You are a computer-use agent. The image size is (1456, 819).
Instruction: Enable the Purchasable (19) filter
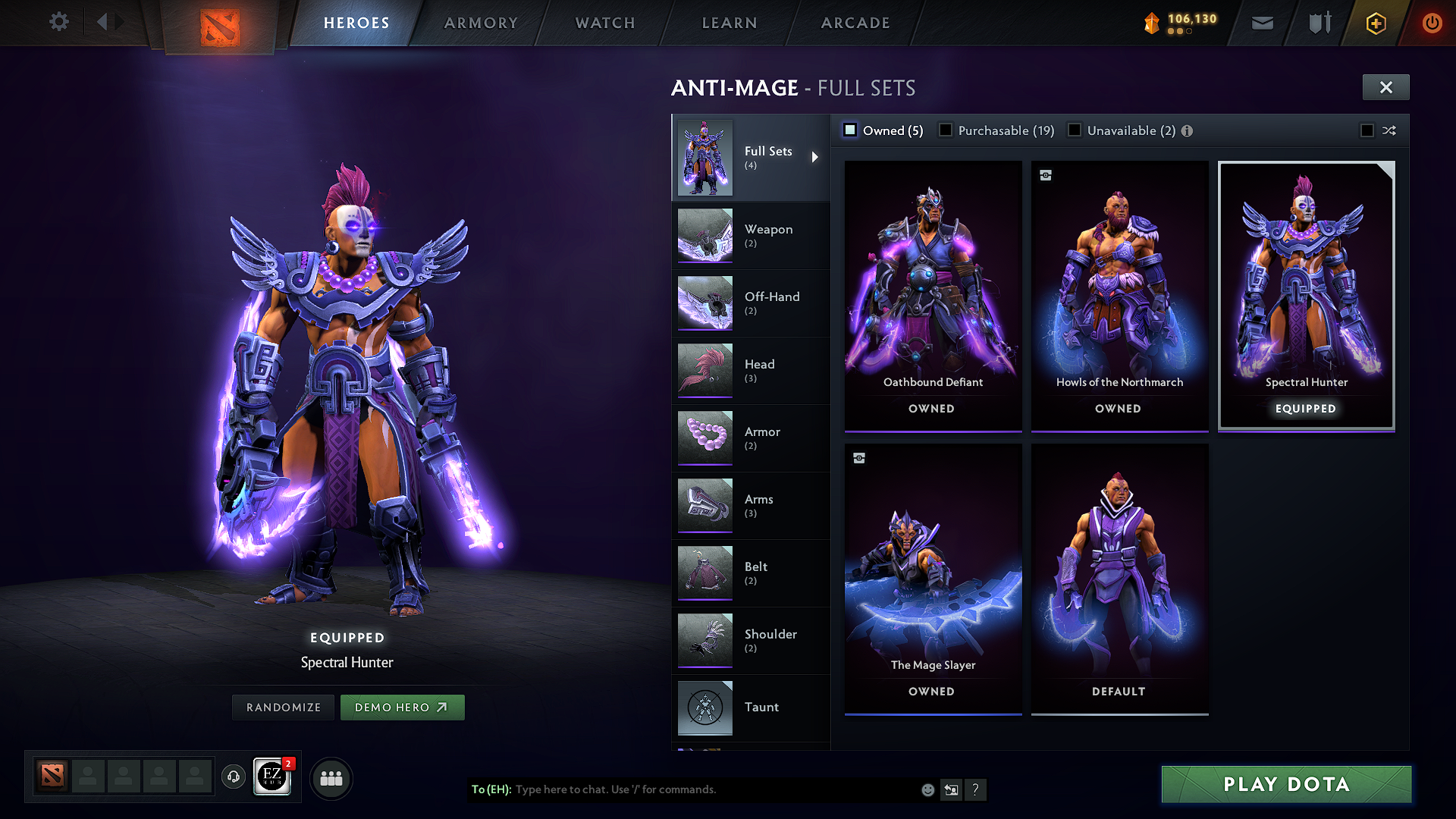[945, 130]
